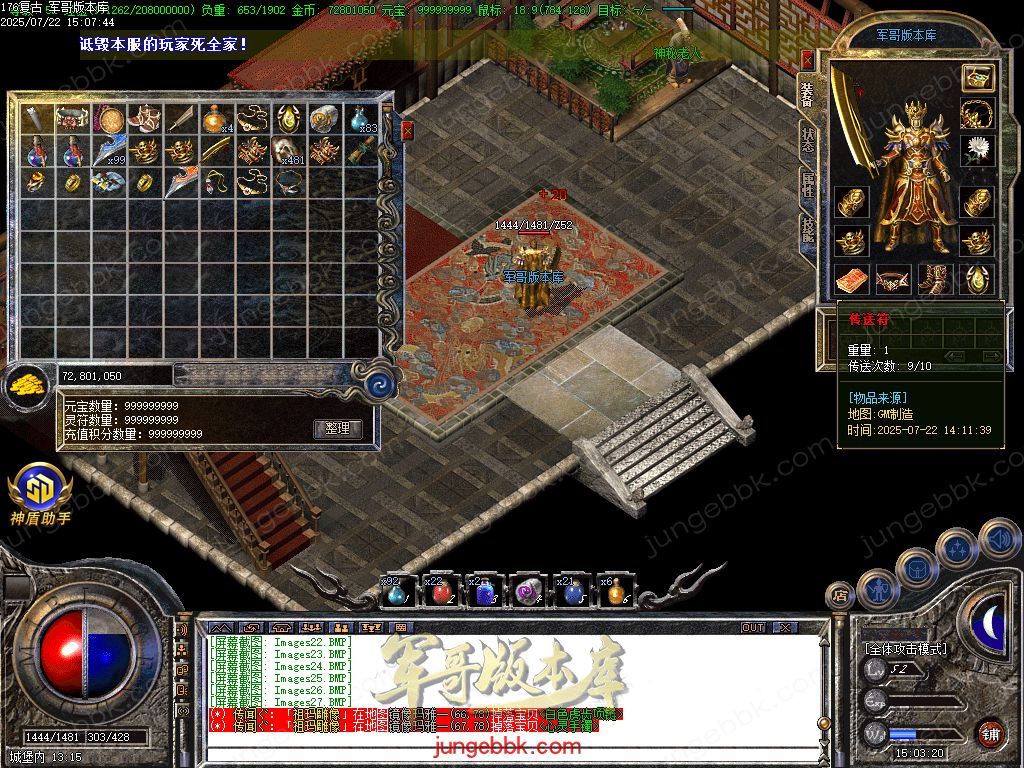Click the boots equipment slot
Screen dimensions: 1024x768
pyautogui.click(x=935, y=278)
